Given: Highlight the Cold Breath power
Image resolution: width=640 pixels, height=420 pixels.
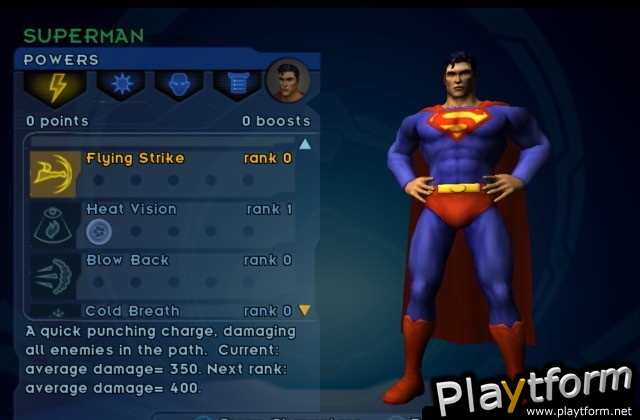Looking at the screenshot, I should point(132,311).
